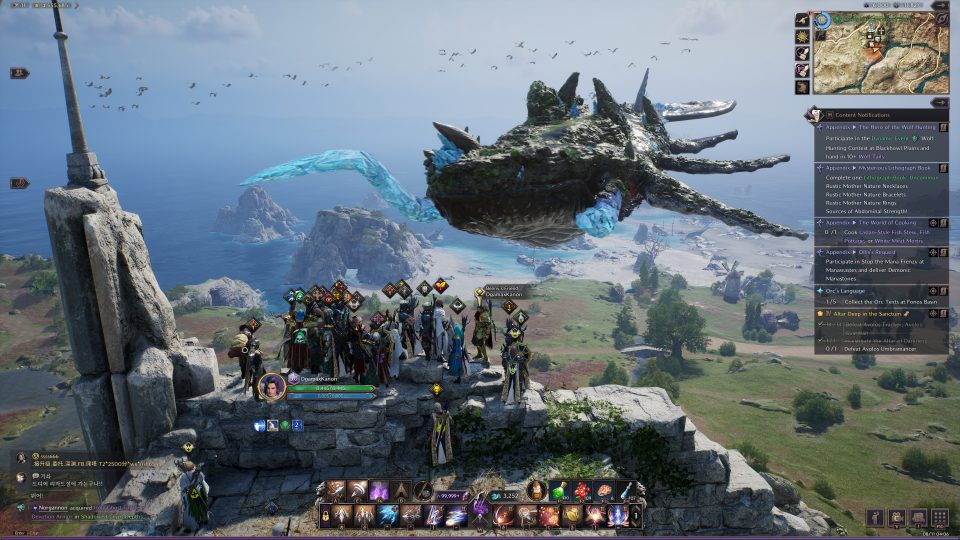The height and width of the screenshot is (540, 960).
Task: Click the player portrait next to the health bar
Action: pyautogui.click(x=272, y=386)
